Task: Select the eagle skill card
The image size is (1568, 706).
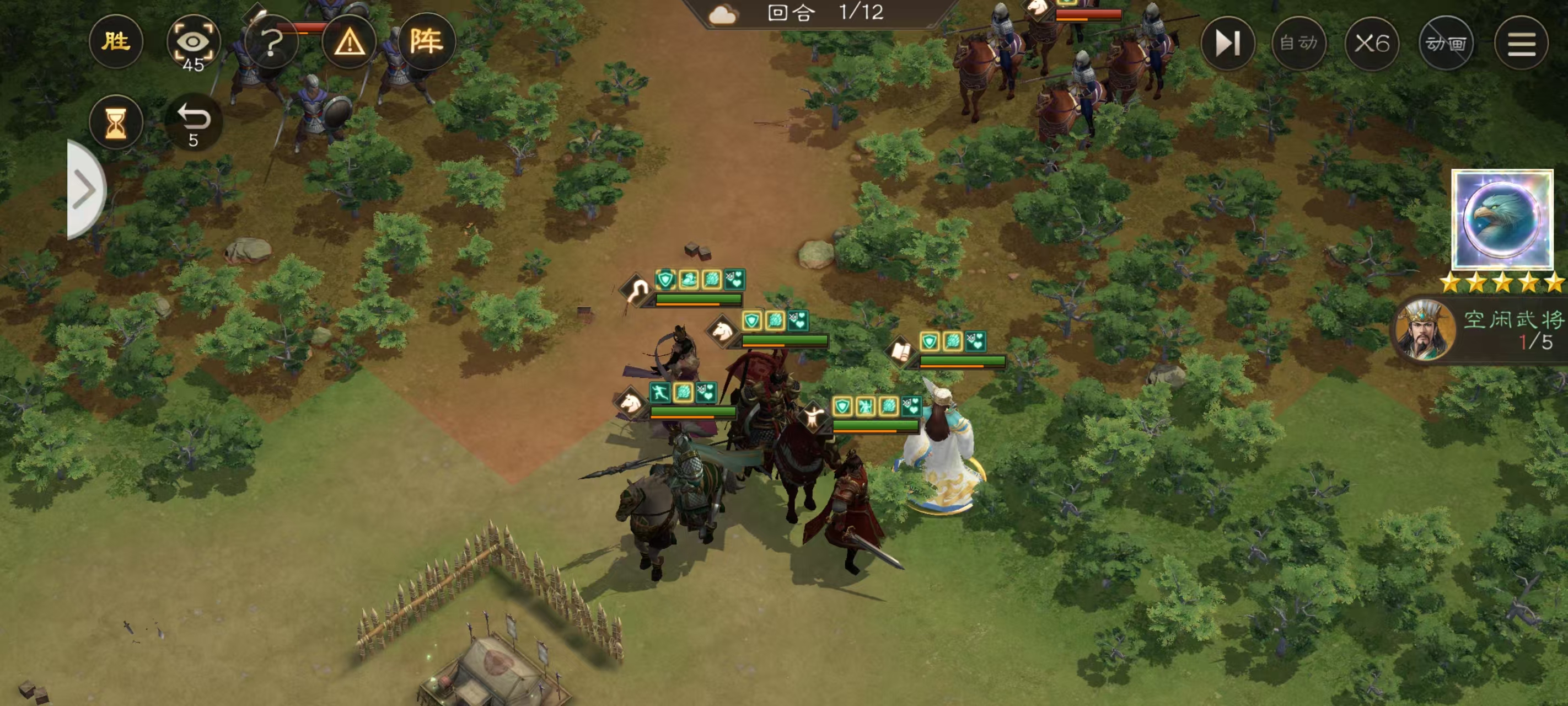Action: tap(1502, 220)
